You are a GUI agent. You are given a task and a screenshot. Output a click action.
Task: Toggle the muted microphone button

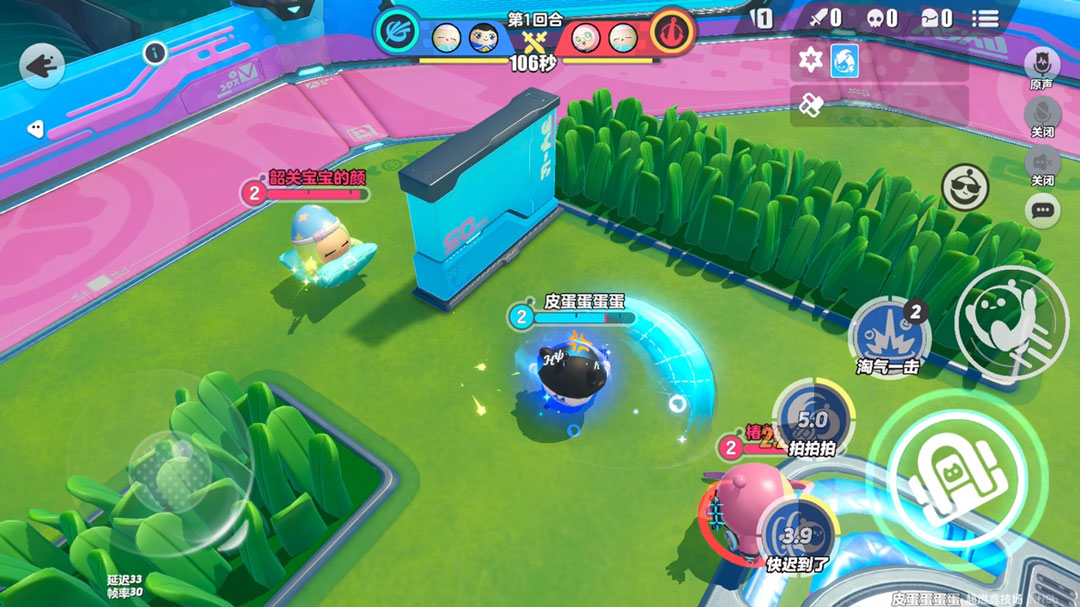click(x=1042, y=113)
